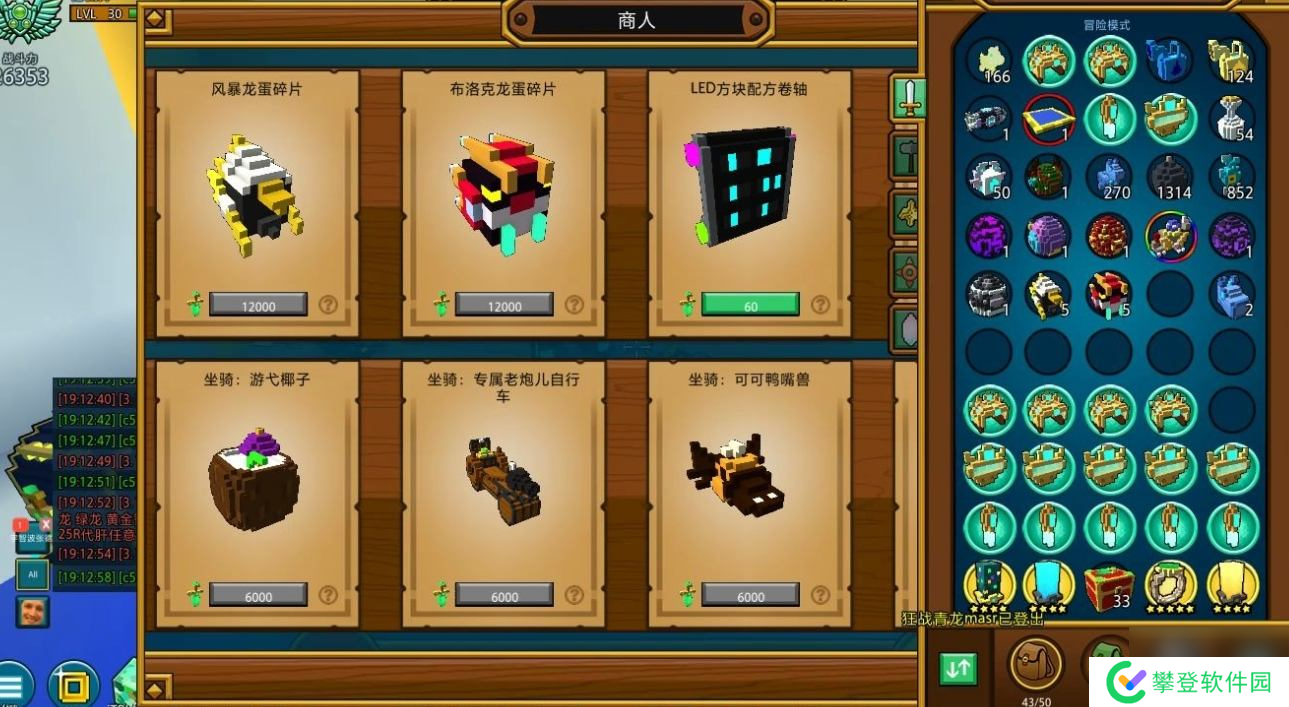1289x707 pixels.
Task: Buy the 游弋椰子 mount for 6000
Action: tap(258, 595)
